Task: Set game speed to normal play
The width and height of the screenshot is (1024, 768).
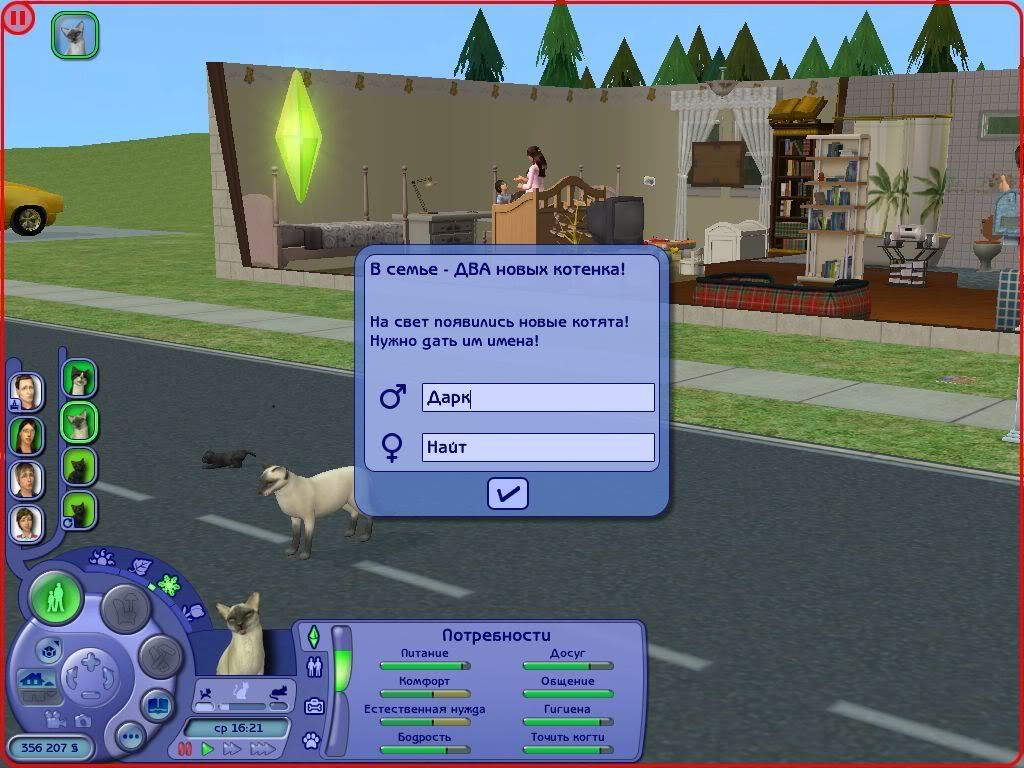Action: (x=208, y=748)
